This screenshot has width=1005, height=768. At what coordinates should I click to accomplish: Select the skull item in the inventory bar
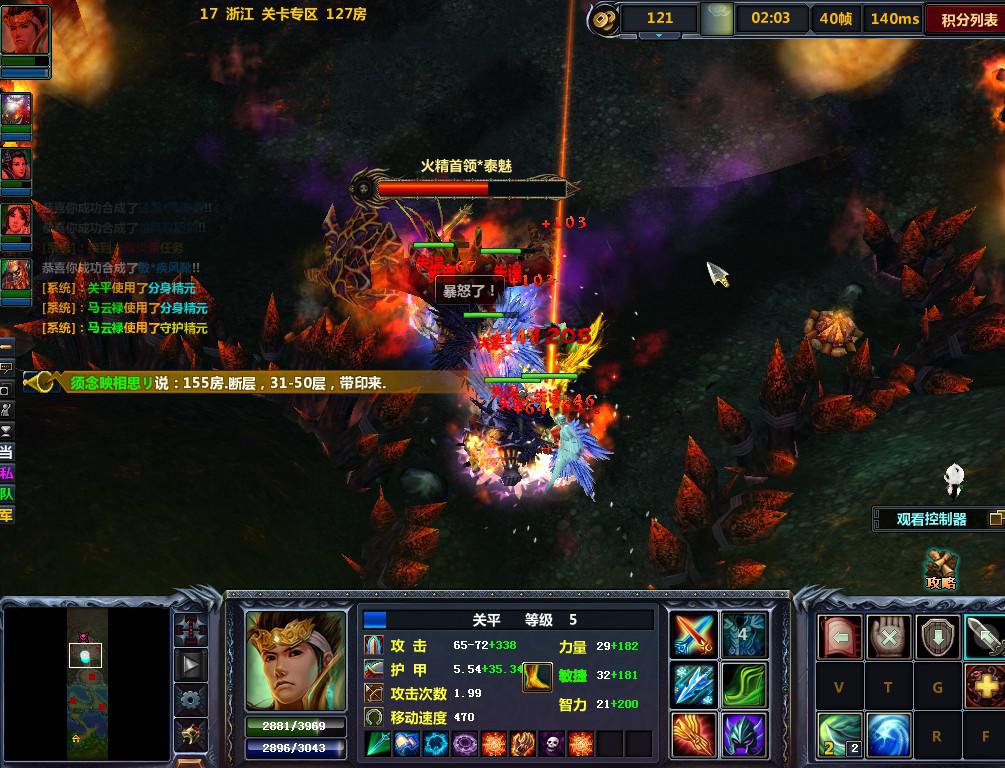[x=552, y=744]
